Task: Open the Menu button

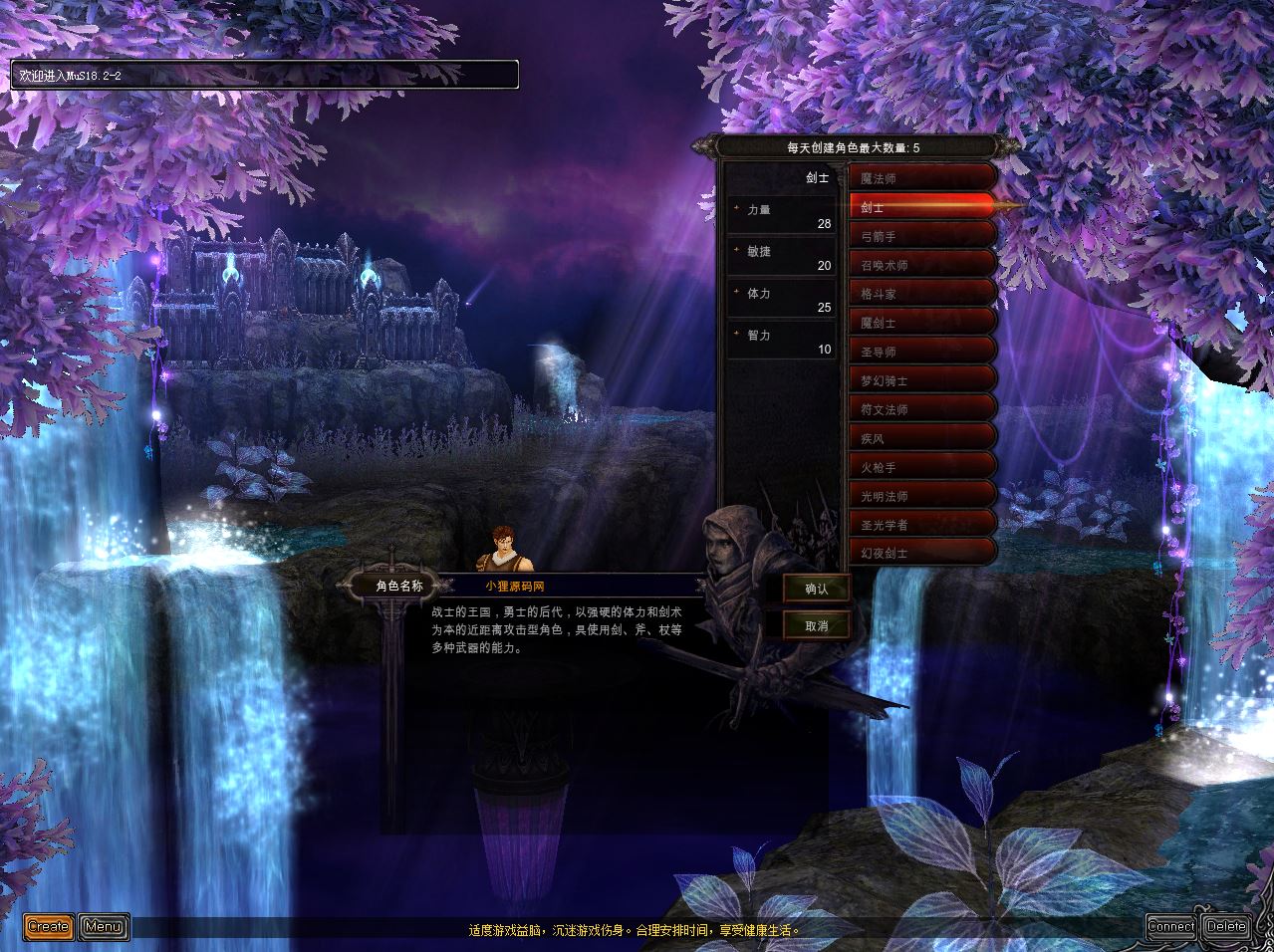Action: click(104, 927)
